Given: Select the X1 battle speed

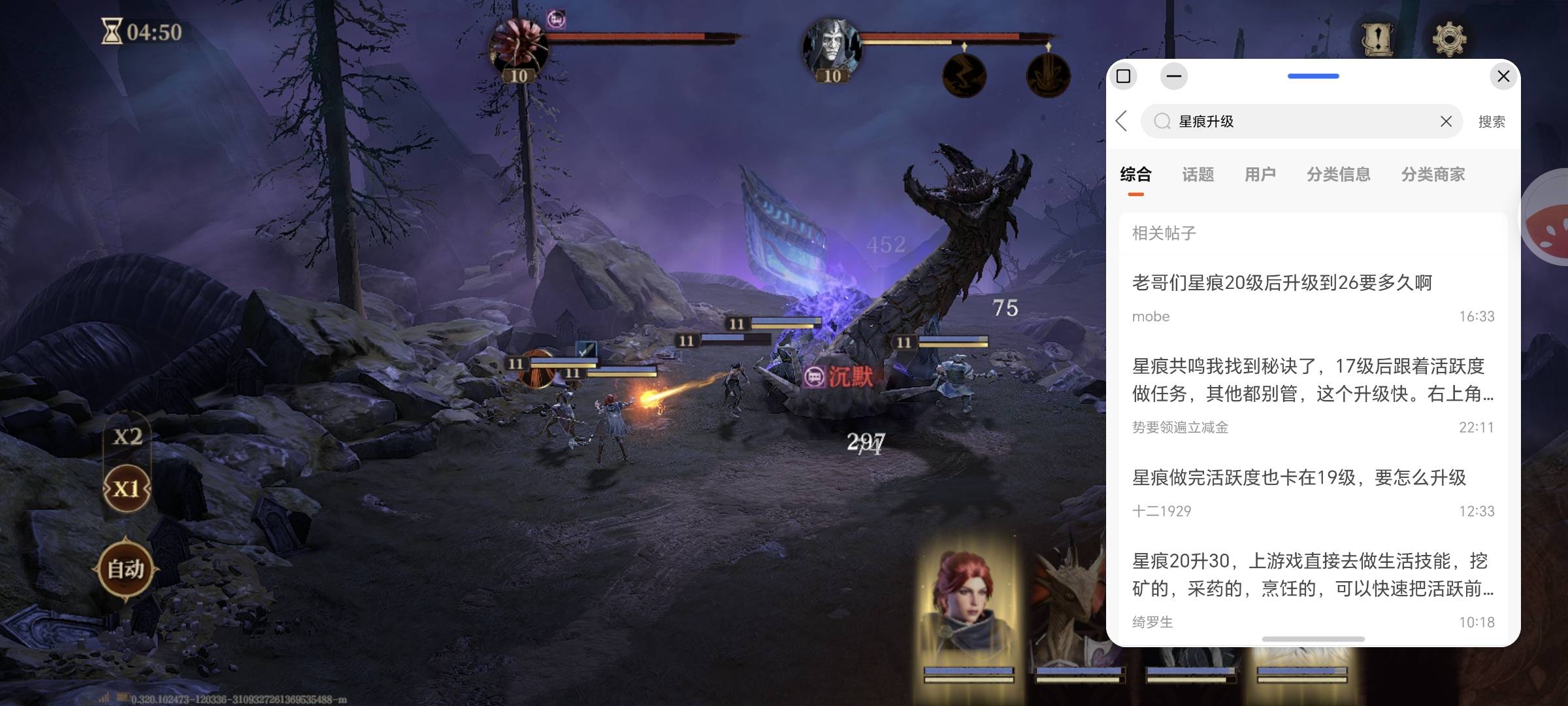Looking at the screenshot, I should (x=127, y=488).
